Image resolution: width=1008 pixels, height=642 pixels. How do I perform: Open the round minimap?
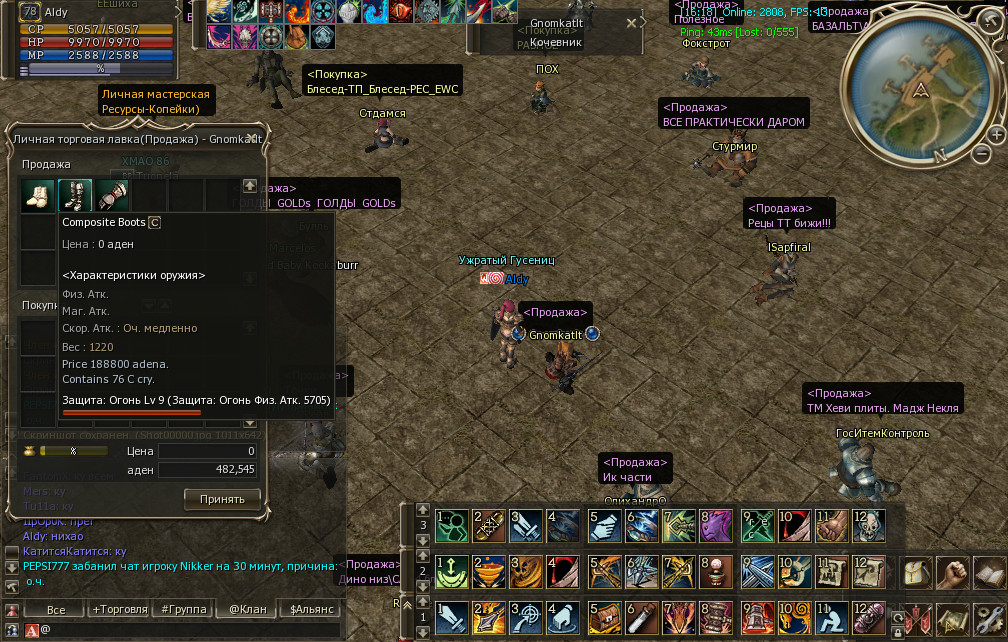921,88
